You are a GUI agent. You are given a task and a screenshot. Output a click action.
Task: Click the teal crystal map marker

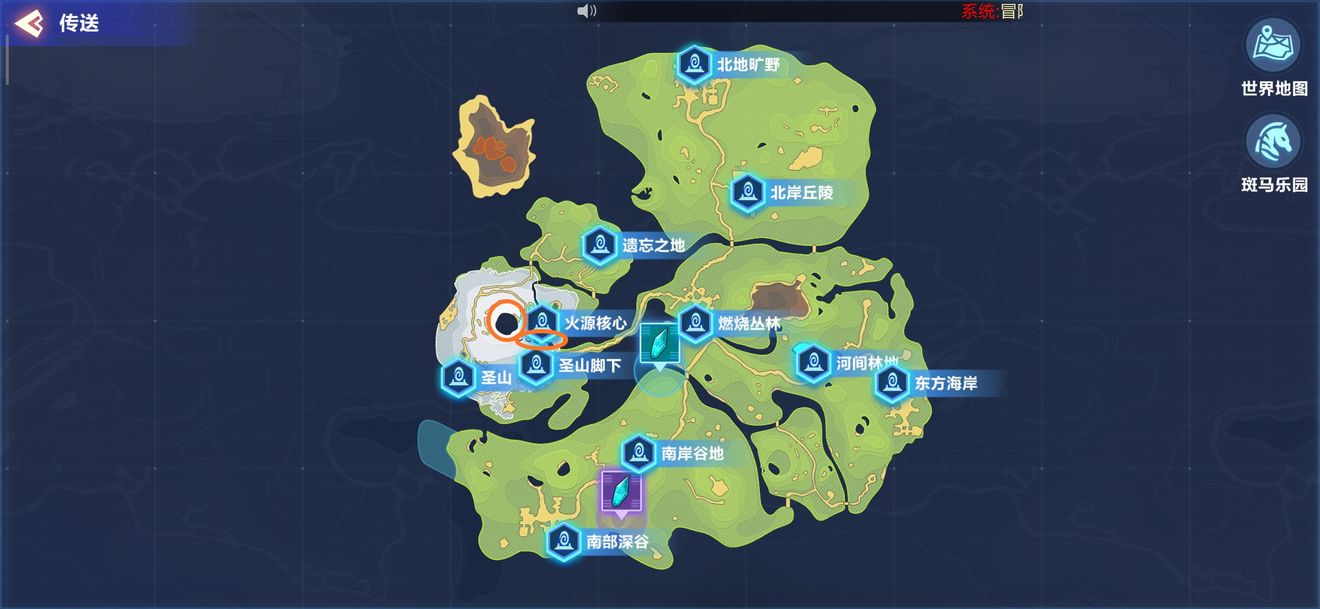(659, 345)
